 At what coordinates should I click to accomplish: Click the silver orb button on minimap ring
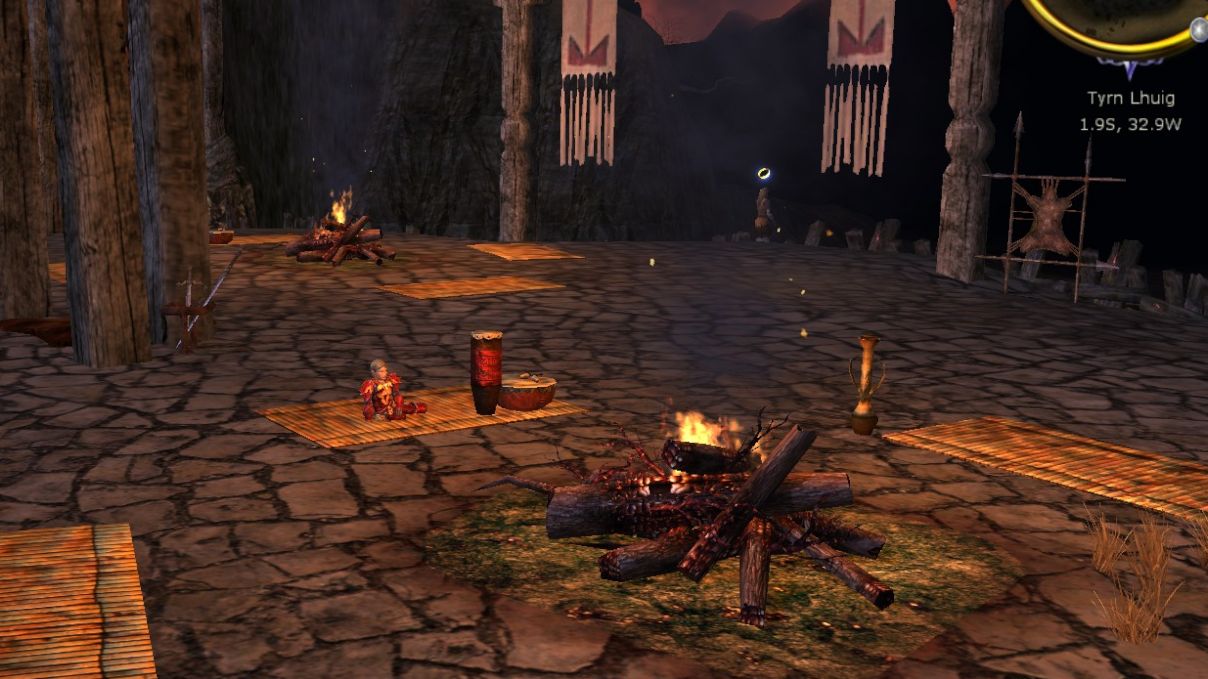click(x=1198, y=30)
